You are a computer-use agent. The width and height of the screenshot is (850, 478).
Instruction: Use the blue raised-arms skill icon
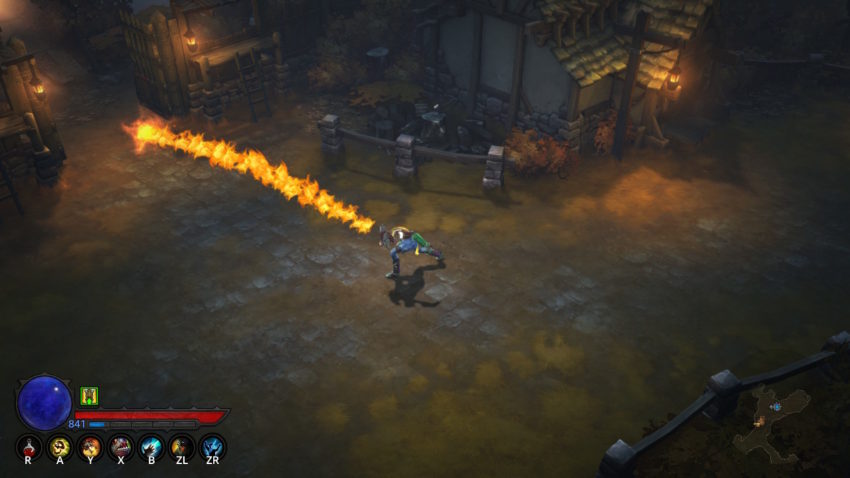(212, 447)
